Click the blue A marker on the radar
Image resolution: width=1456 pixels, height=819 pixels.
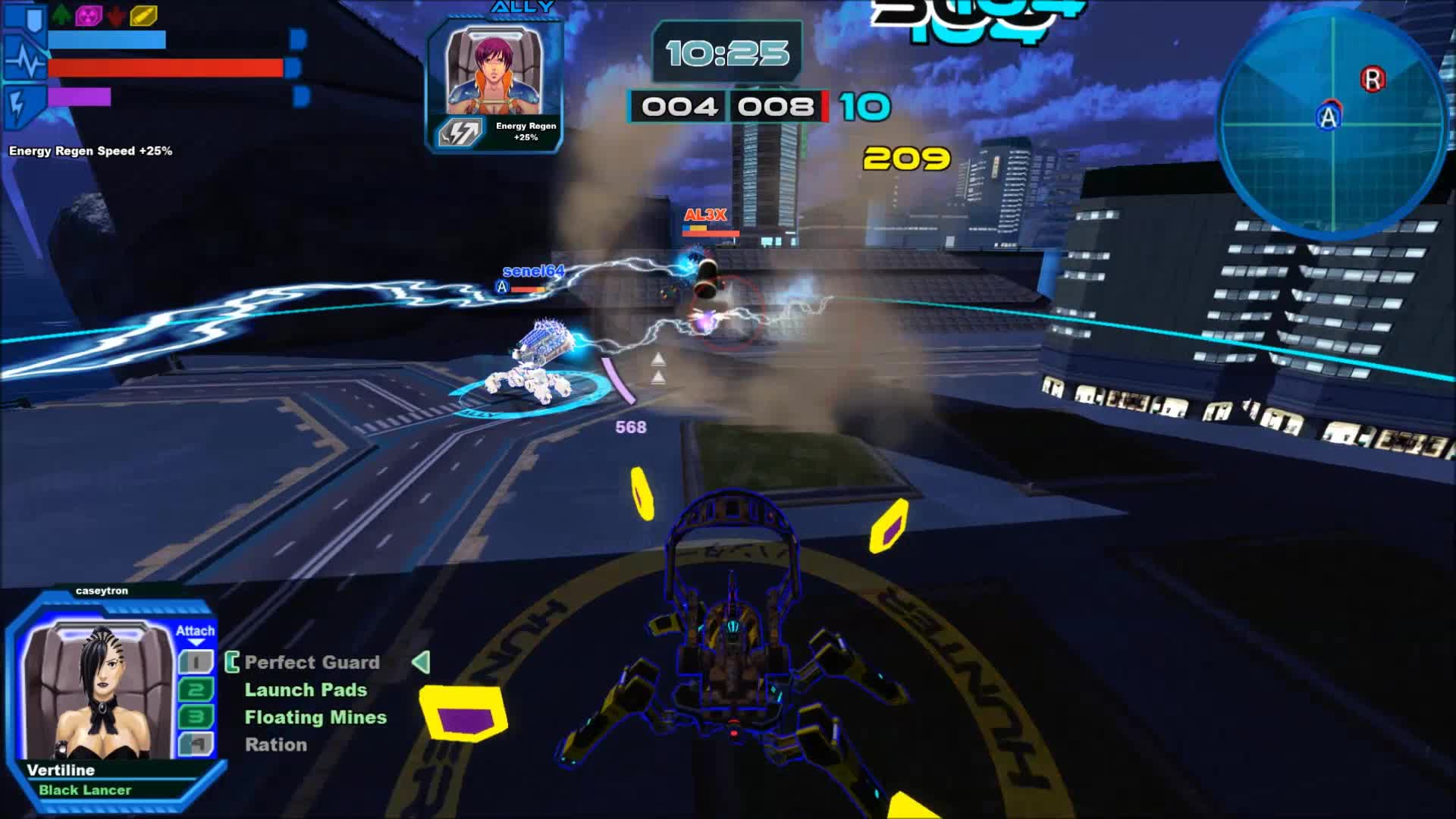[x=1328, y=118]
